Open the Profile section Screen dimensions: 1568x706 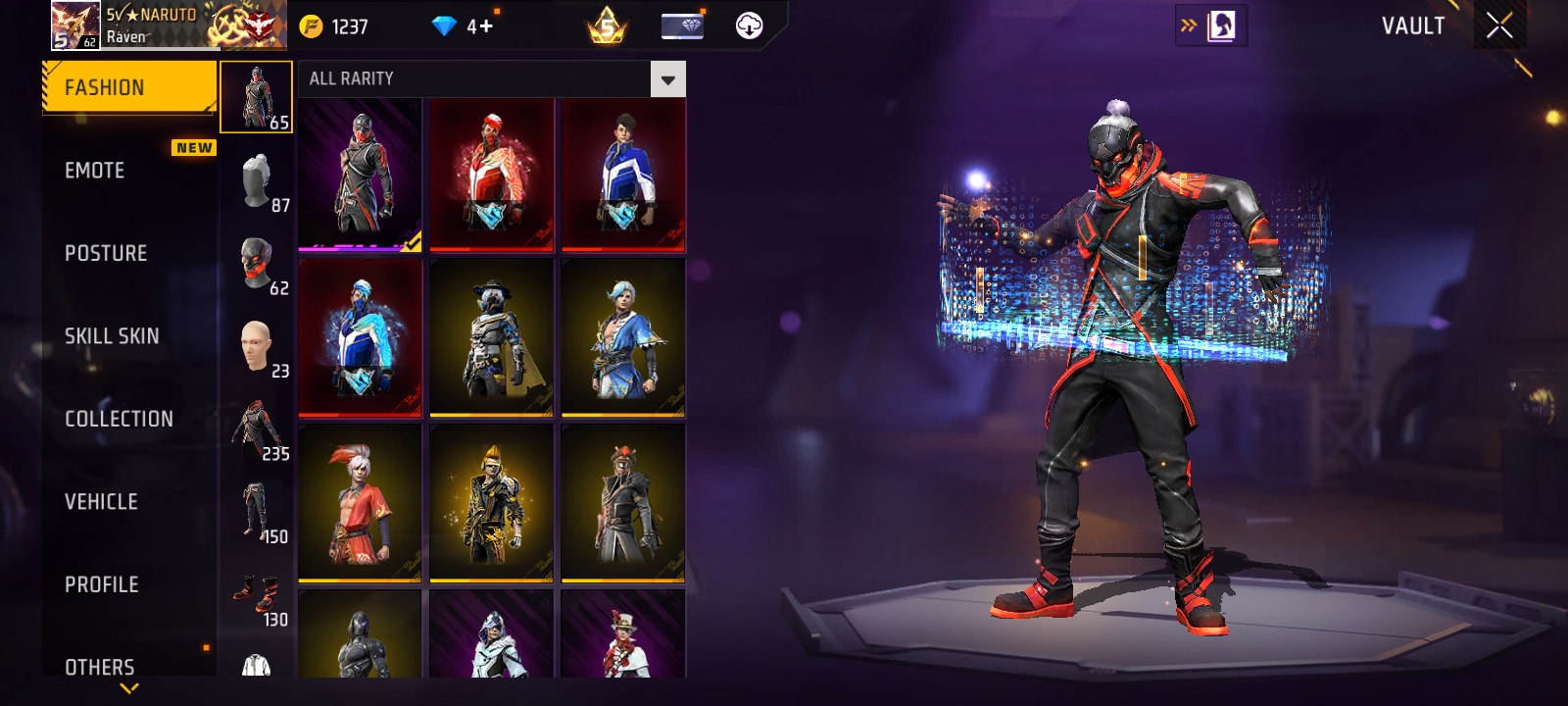(x=102, y=584)
